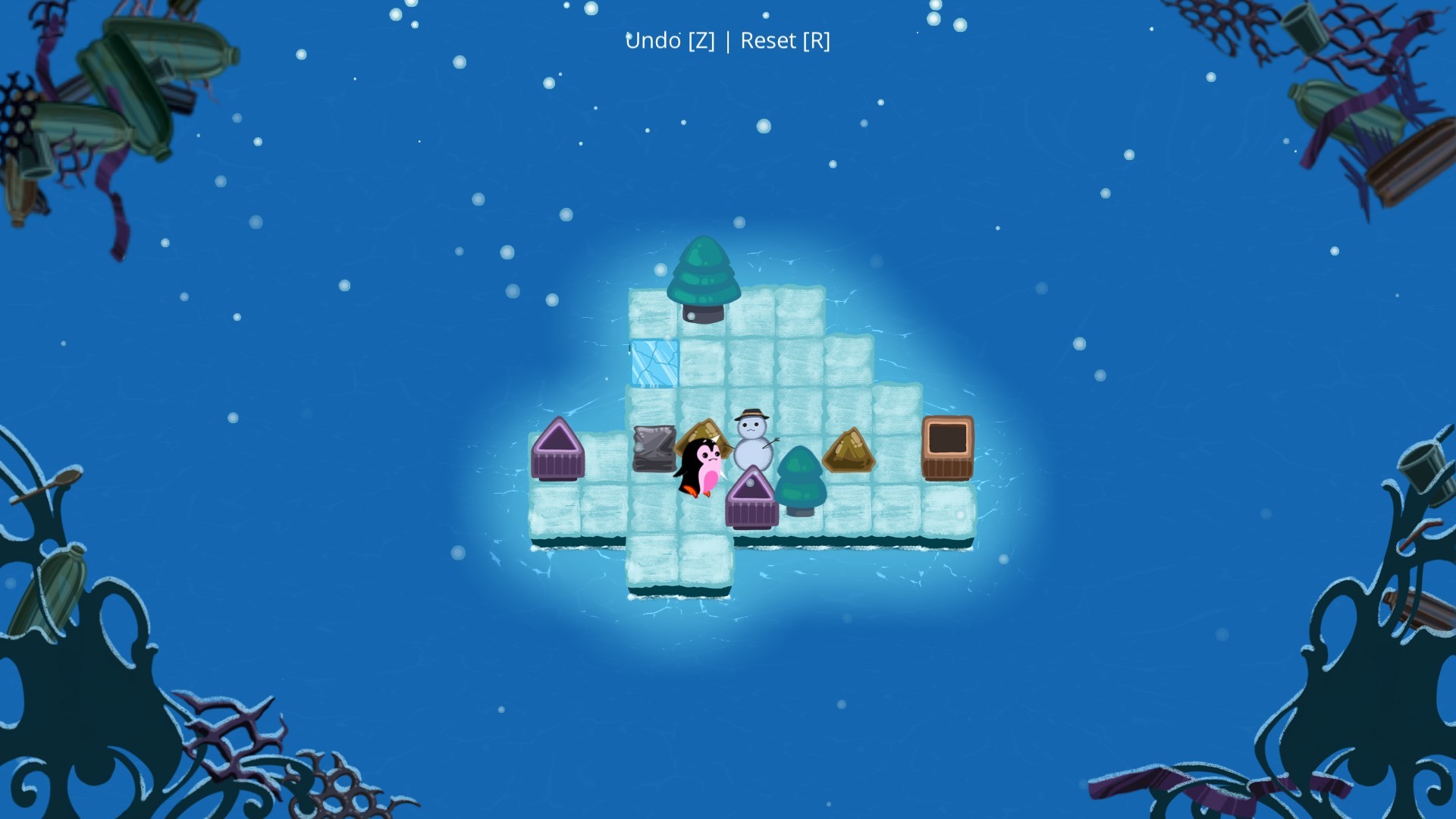The image size is (1456, 819).
Task: Click the Reset [R] command
Action: click(x=785, y=41)
